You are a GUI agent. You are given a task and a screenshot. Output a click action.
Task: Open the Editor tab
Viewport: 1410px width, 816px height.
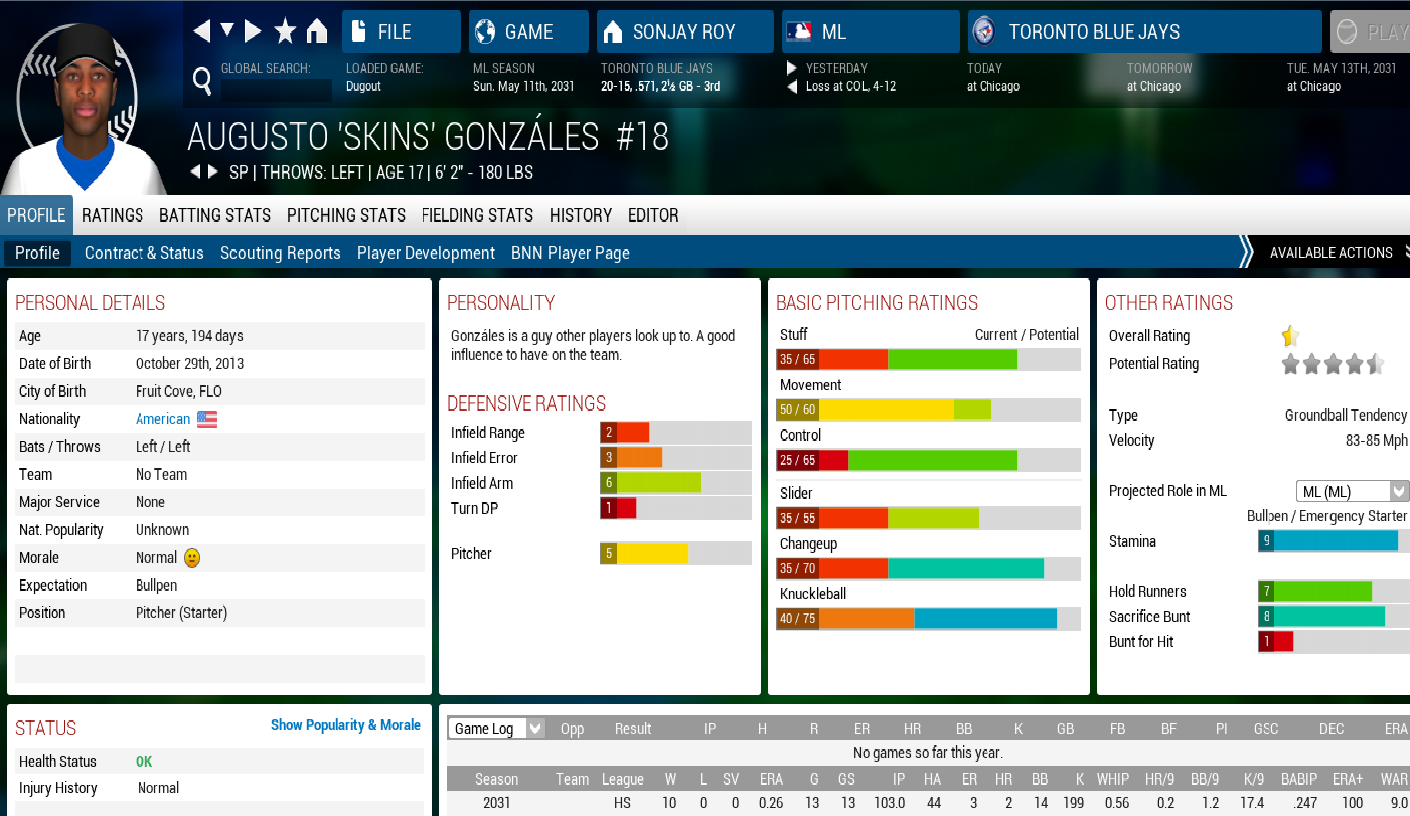click(653, 215)
